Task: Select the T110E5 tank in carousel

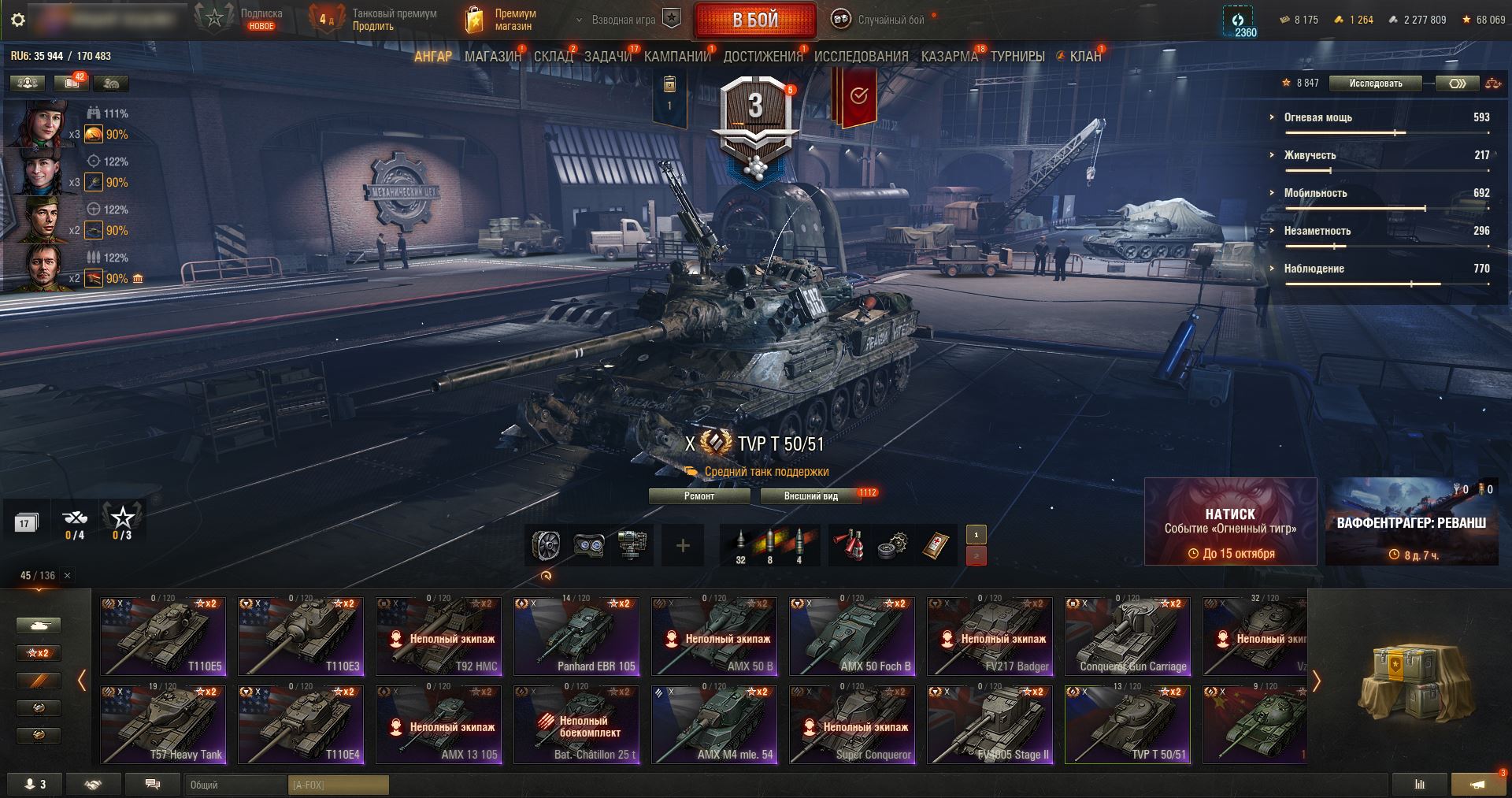Action: (x=163, y=637)
